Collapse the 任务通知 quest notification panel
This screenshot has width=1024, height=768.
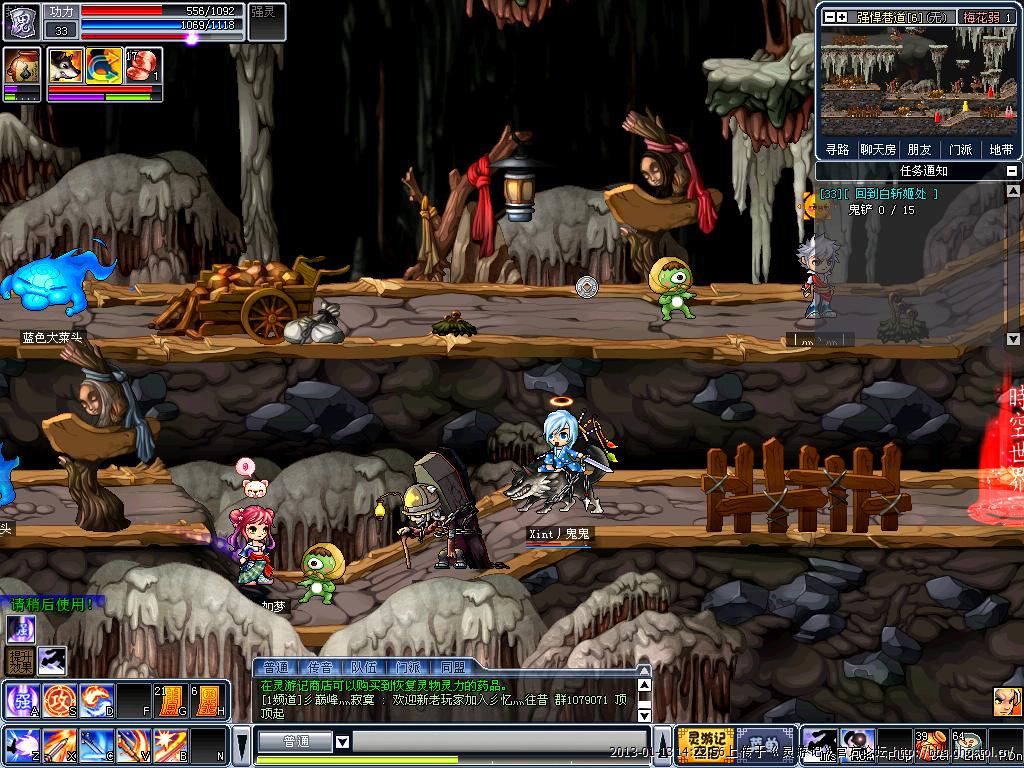coord(1012,171)
